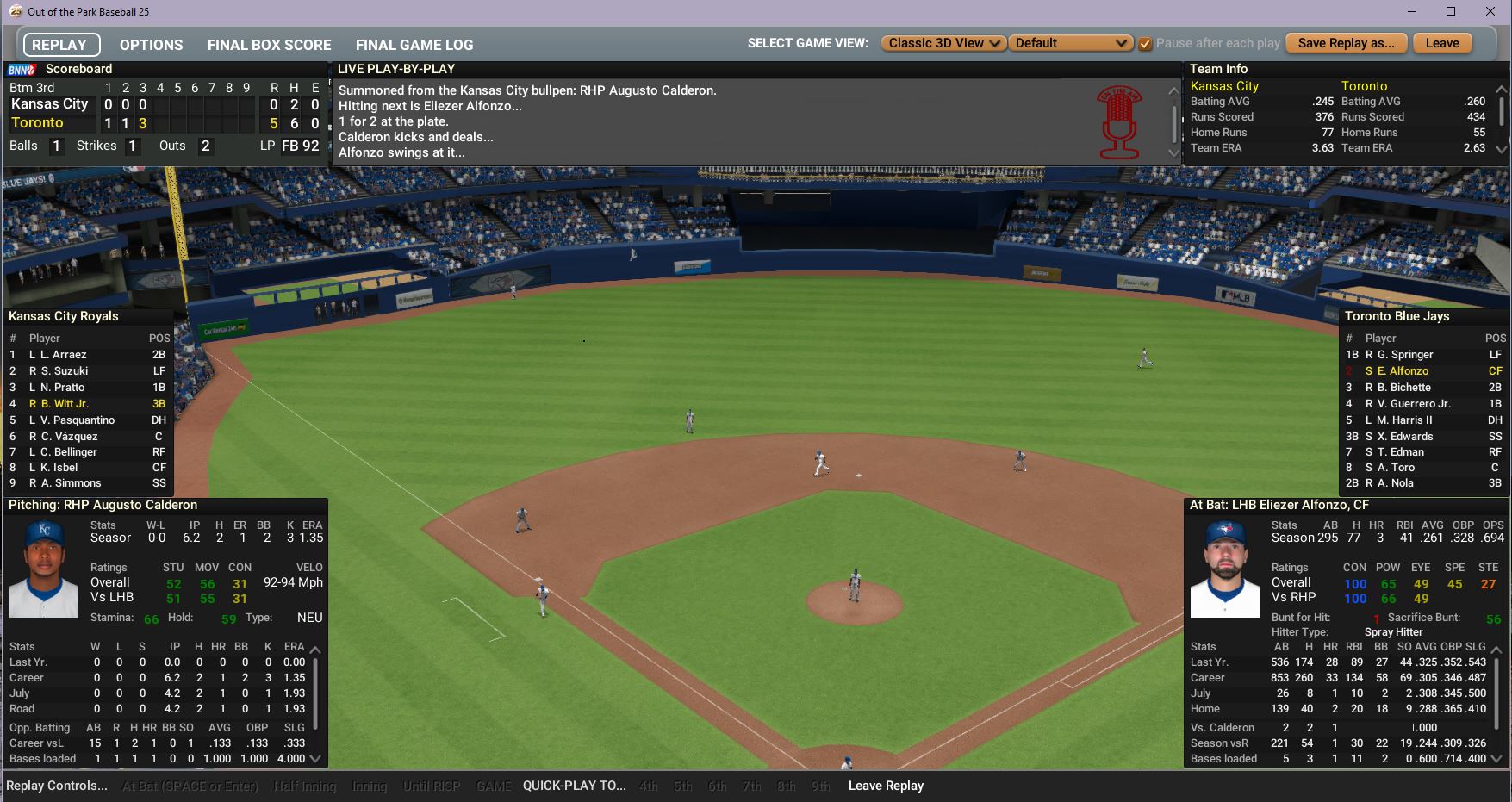View the FINAL GAME LOG

[414, 45]
